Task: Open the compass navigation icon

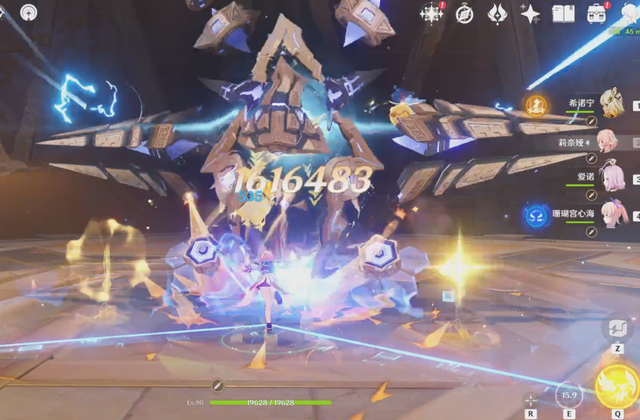Action: click(x=465, y=13)
